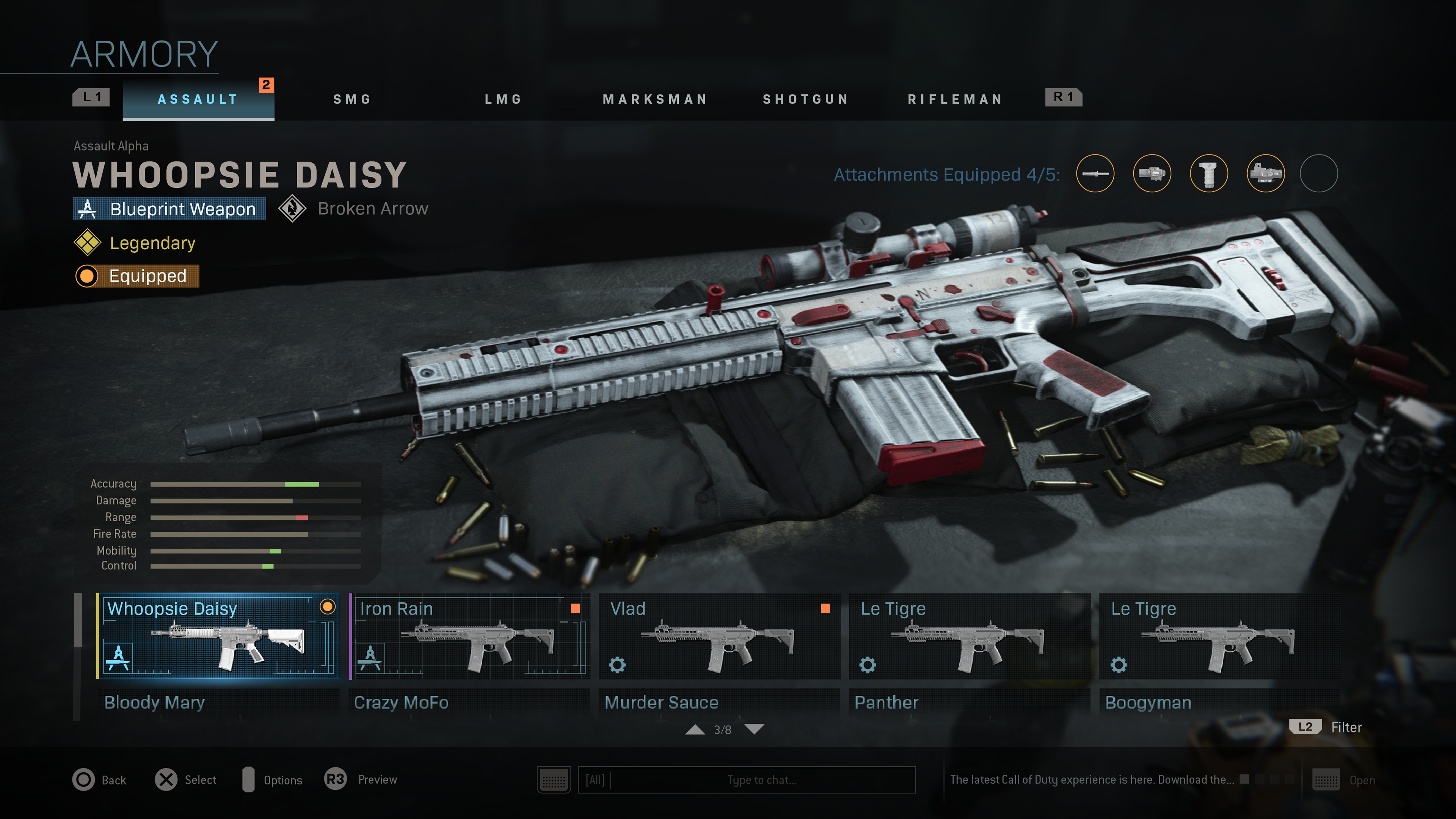Click the barrel attachment icon
The image size is (1456, 819).
pyautogui.click(x=1095, y=173)
